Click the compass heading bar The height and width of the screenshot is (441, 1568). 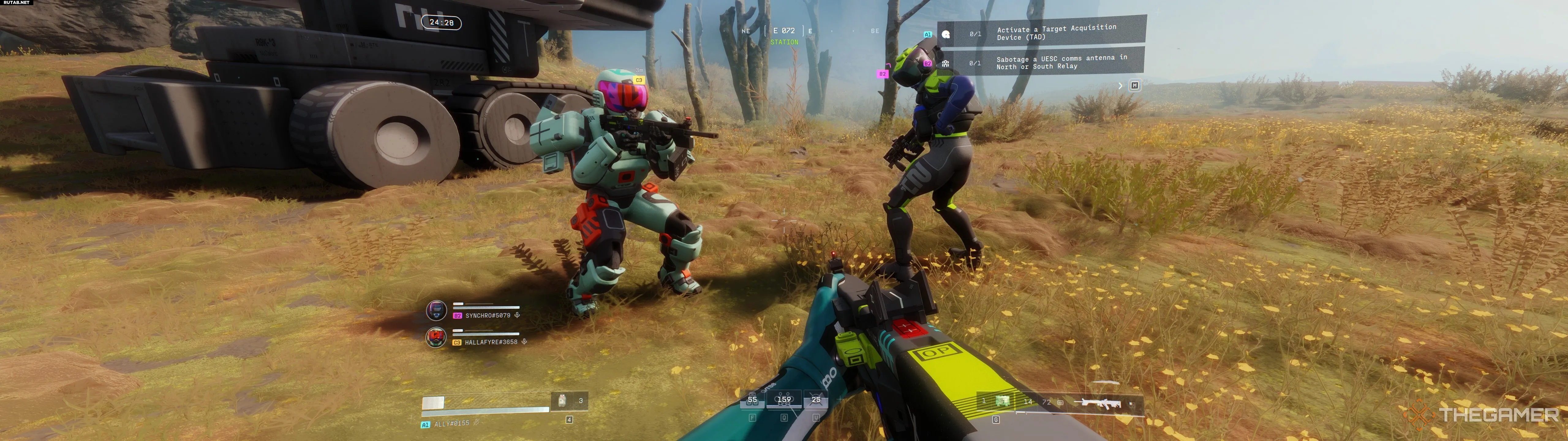[784, 31]
